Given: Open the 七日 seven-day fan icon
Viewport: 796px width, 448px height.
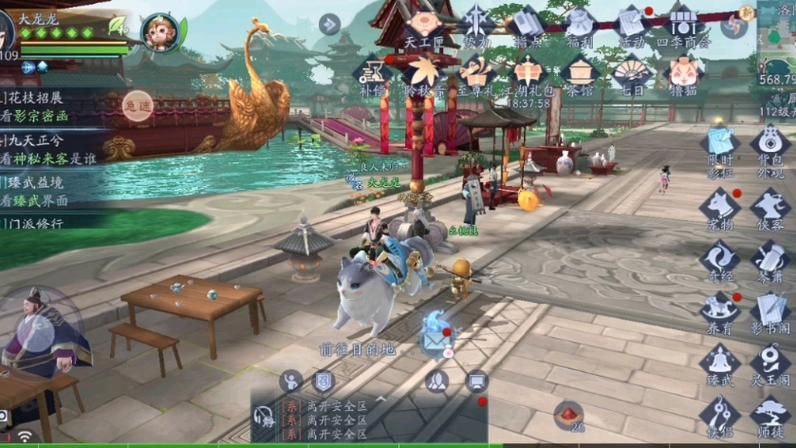Looking at the screenshot, I should pos(632,73).
